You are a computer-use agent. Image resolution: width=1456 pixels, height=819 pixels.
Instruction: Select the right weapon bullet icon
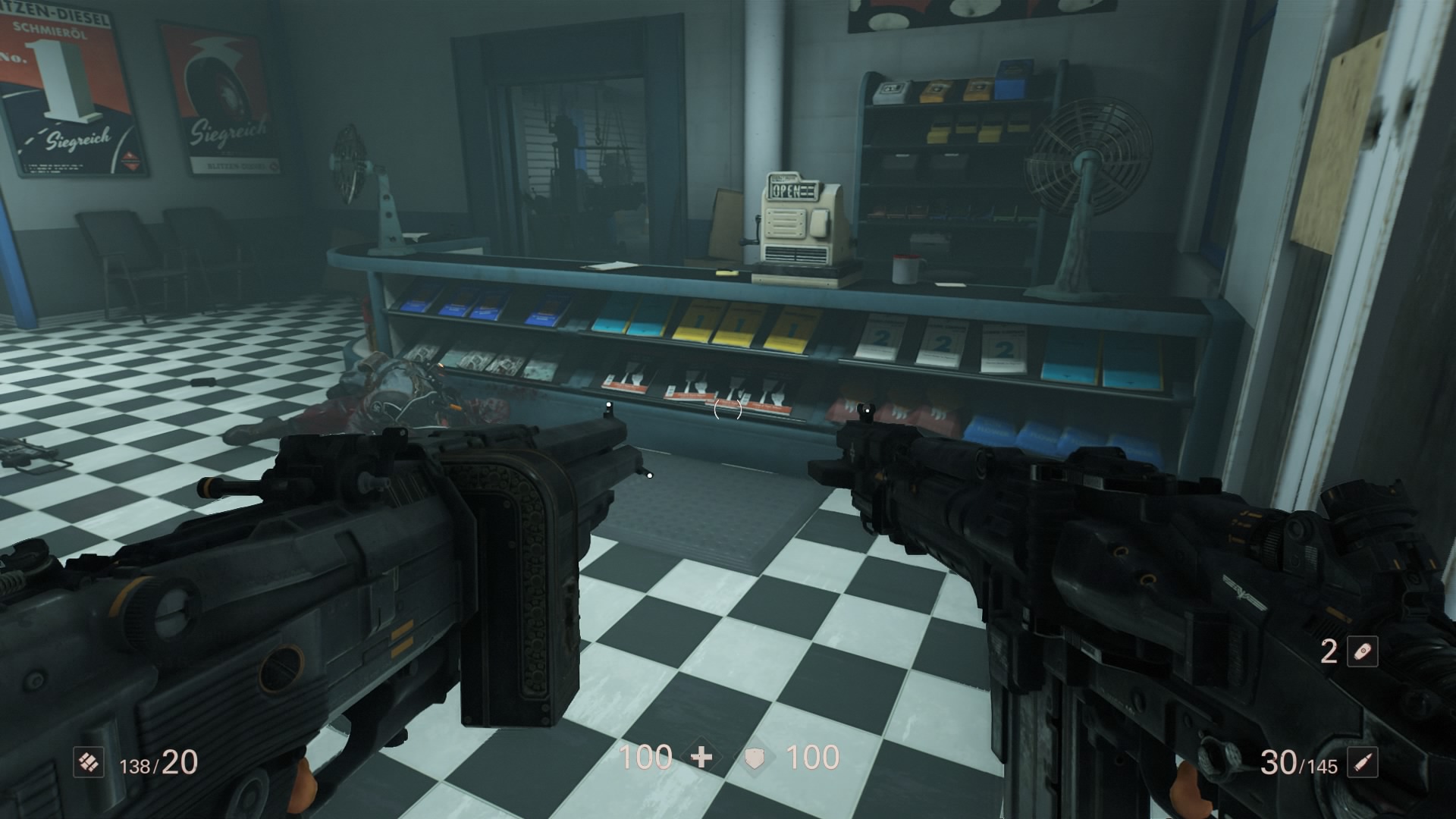pyautogui.click(x=1362, y=763)
